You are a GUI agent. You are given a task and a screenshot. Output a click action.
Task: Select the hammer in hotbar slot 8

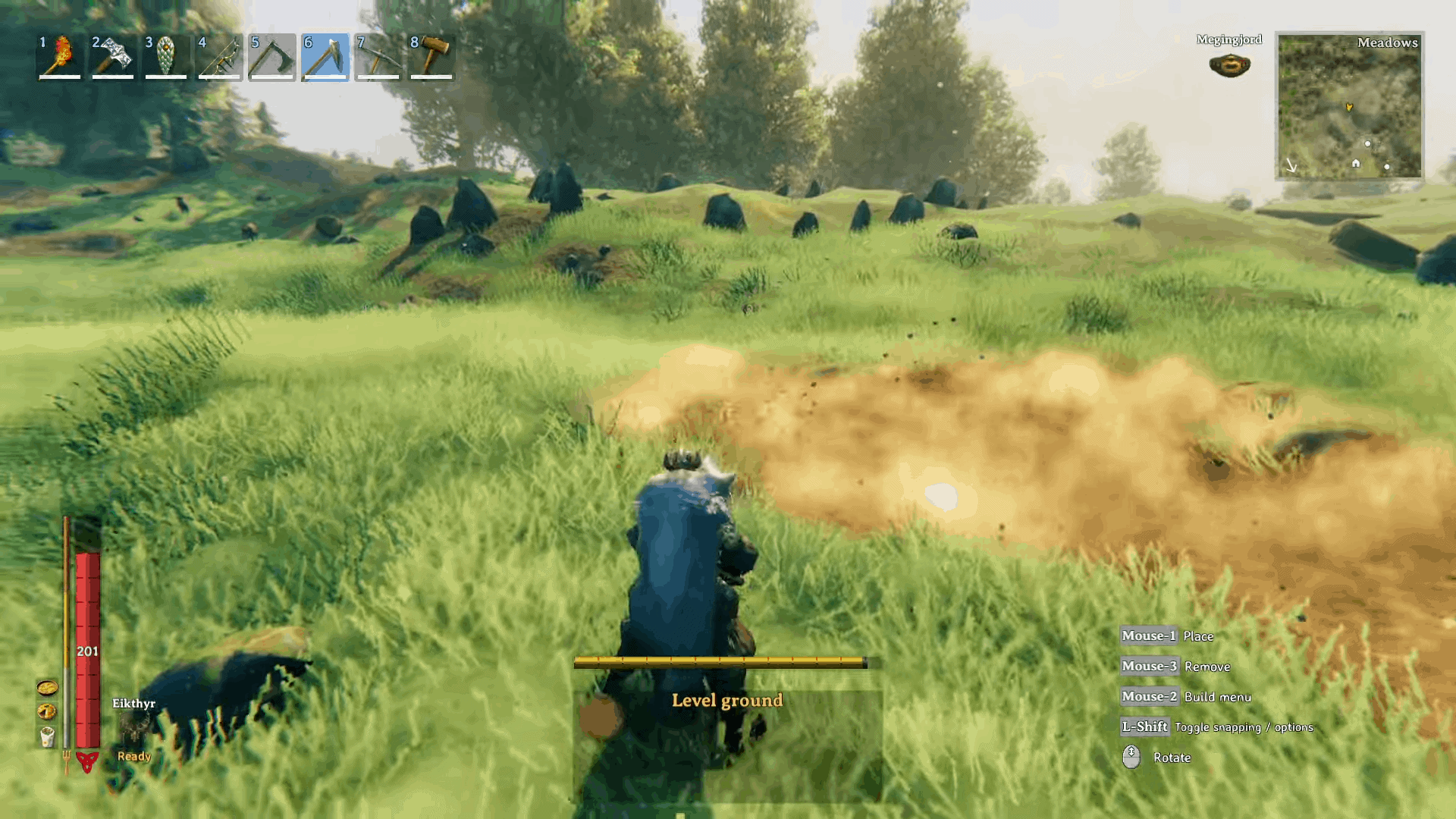click(431, 58)
